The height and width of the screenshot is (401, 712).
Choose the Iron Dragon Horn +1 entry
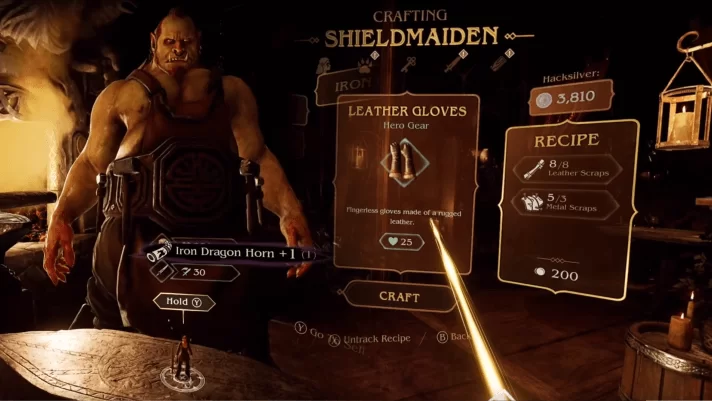coord(237,252)
